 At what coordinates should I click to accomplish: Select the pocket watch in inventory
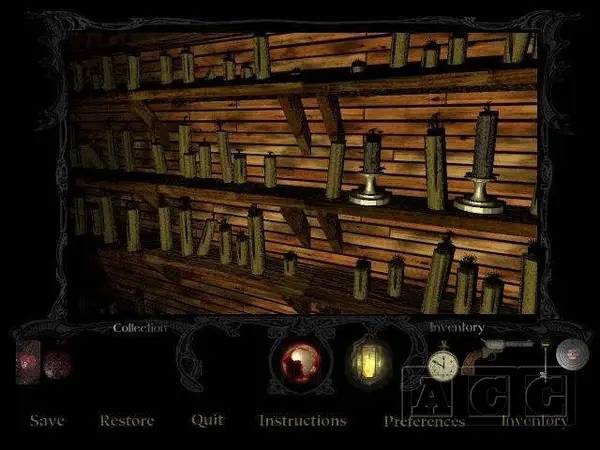[441, 363]
